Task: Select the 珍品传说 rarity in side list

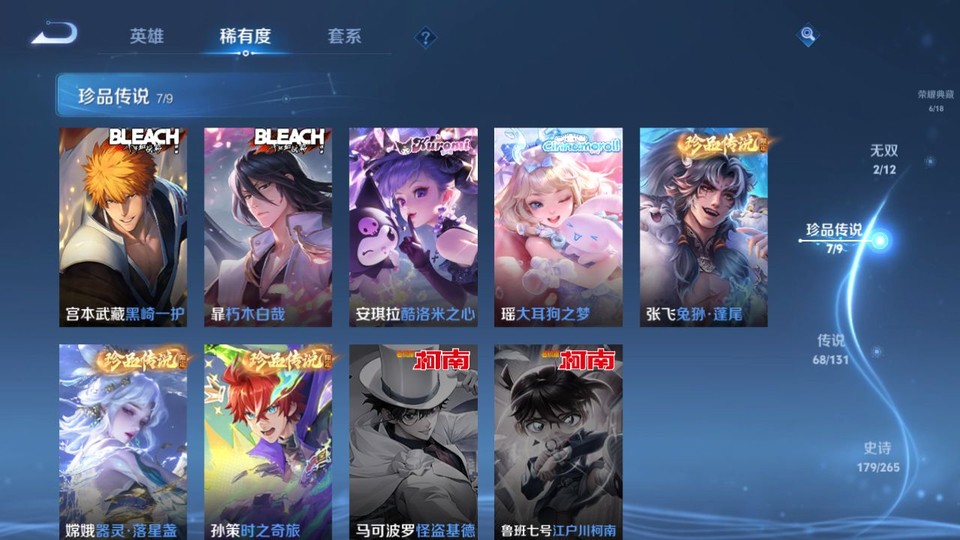Action: 834,238
